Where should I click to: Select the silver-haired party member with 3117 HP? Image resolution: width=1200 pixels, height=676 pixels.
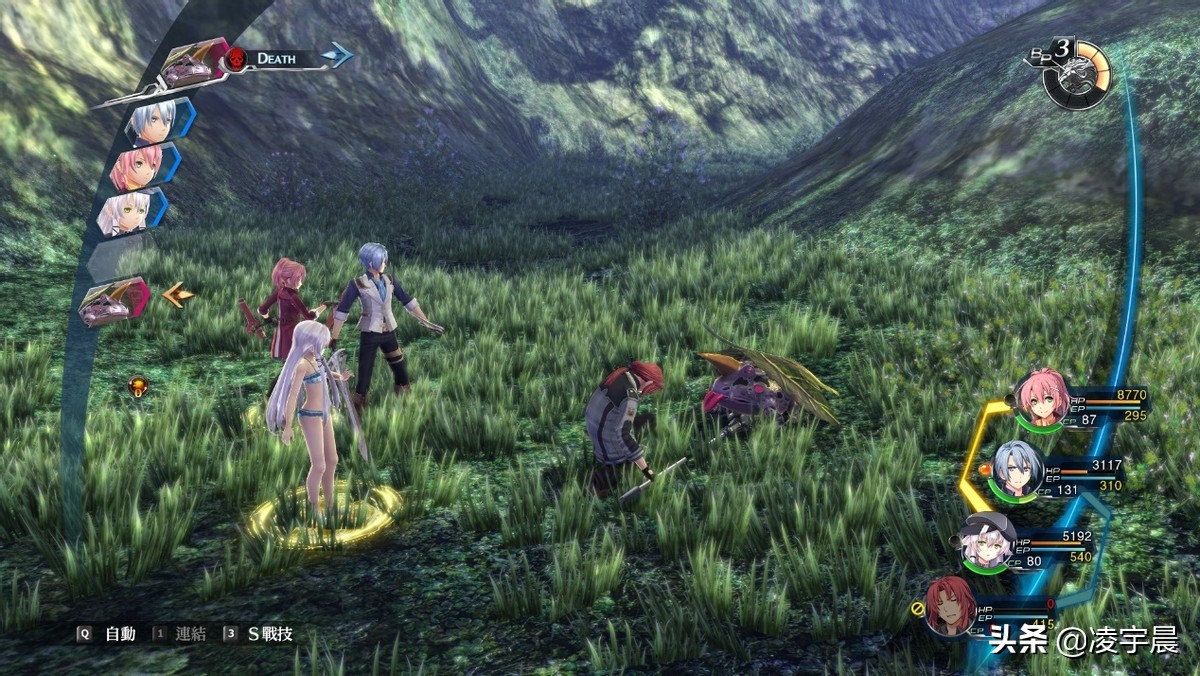point(1017,468)
